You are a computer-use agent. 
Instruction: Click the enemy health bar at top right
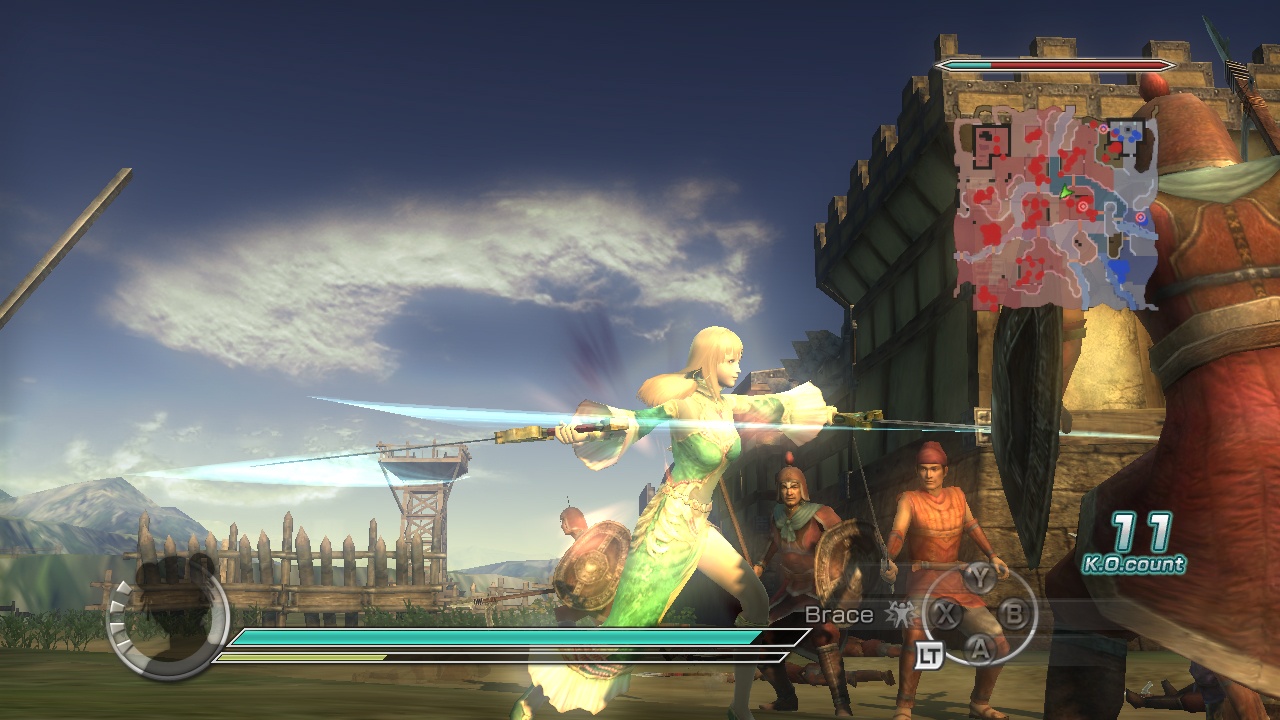click(x=1050, y=62)
